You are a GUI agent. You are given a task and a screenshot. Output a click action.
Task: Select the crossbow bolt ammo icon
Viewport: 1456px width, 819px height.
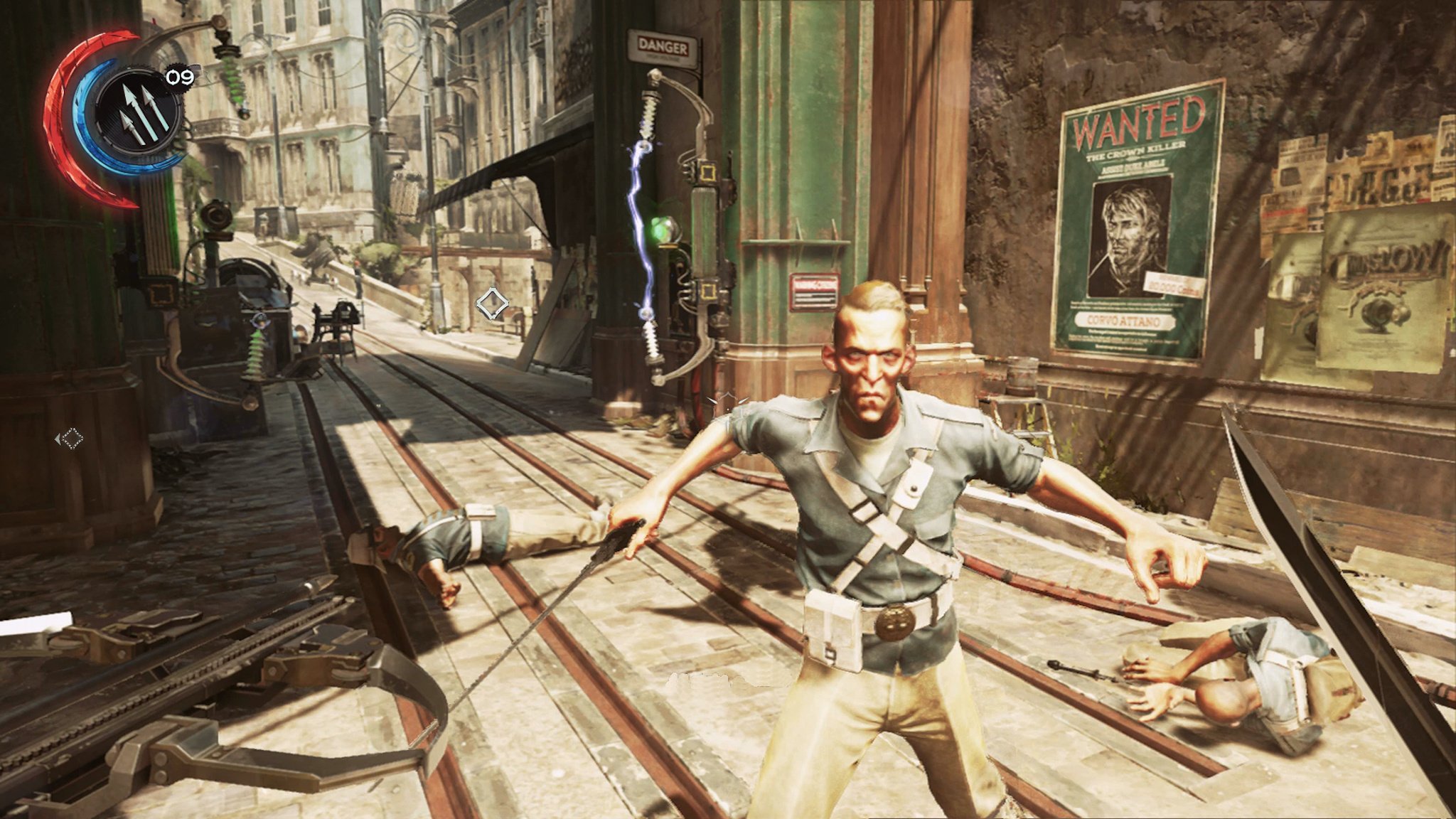pyautogui.click(x=136, y=112)
